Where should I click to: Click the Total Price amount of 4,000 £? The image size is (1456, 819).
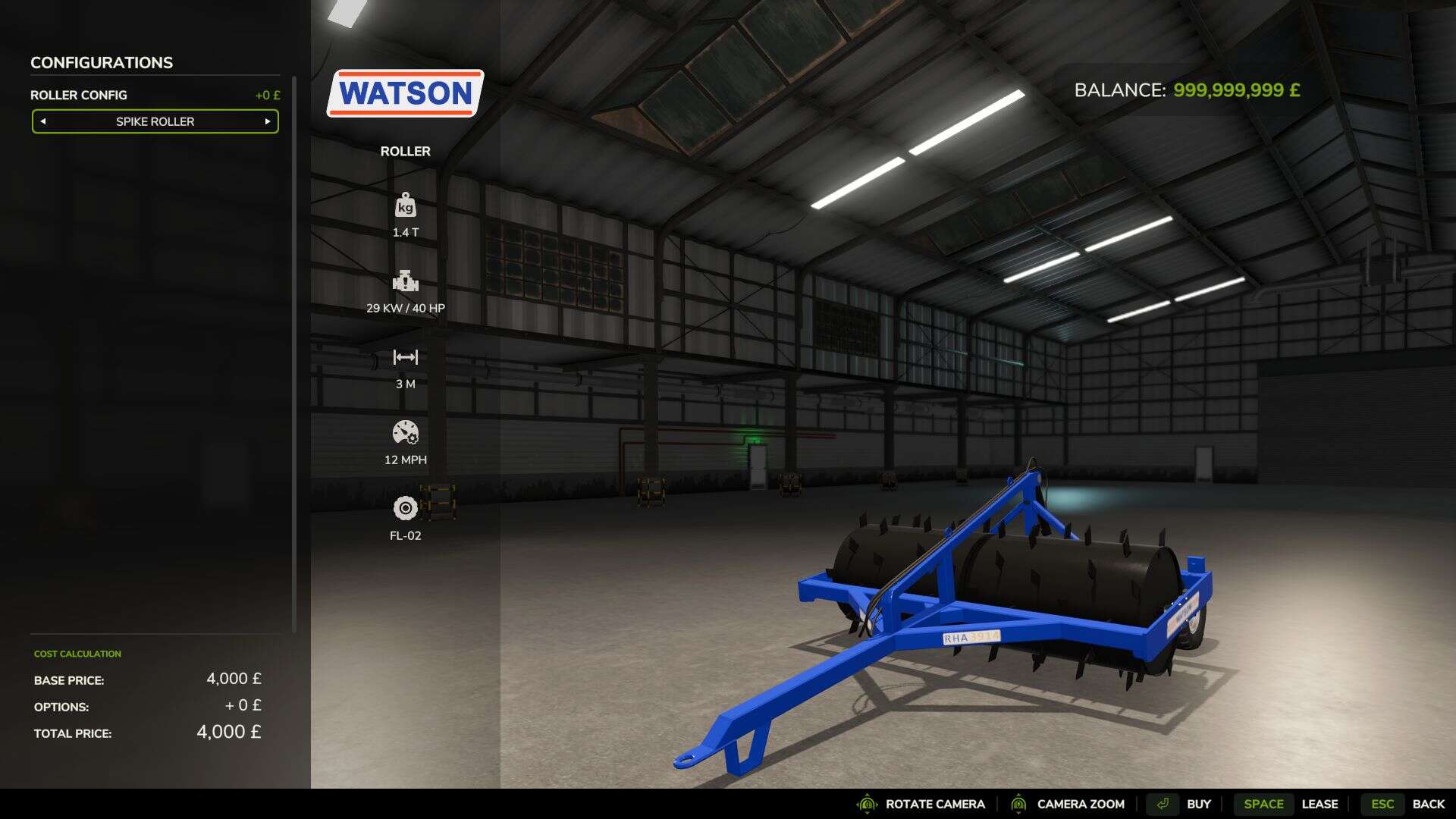coord(227,733)
